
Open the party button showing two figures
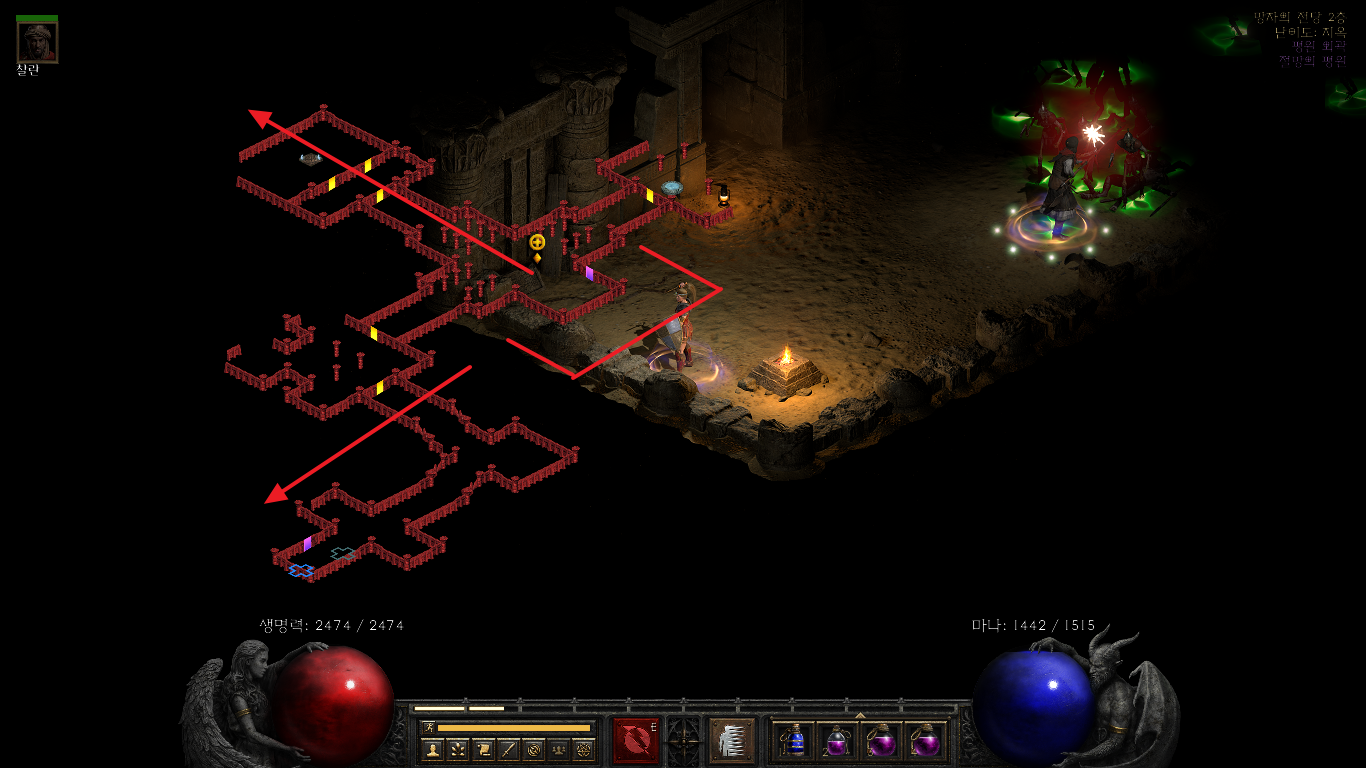click(x=559, y=749)
